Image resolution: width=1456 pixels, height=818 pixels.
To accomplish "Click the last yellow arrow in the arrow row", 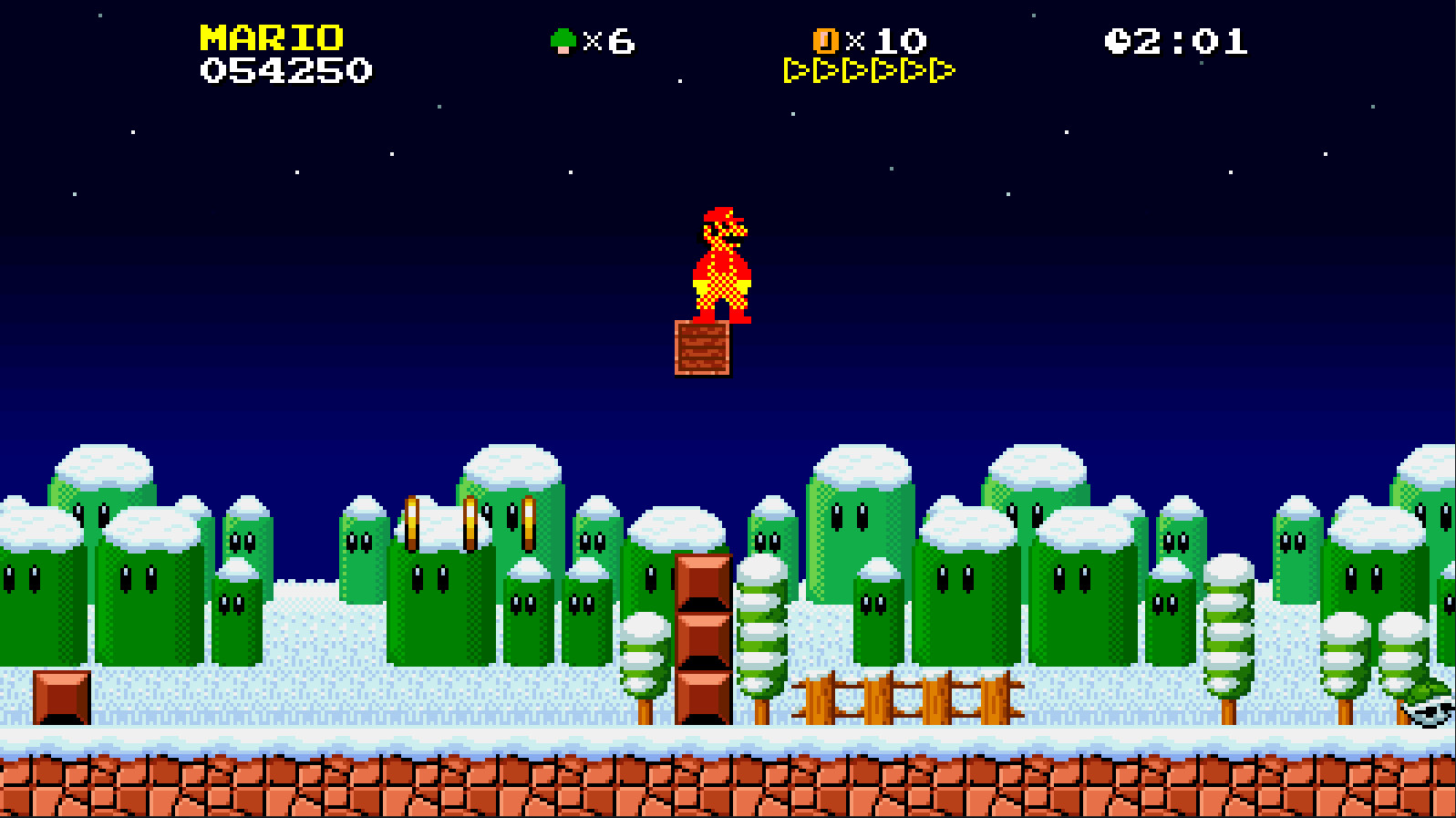I will [940, 68].
